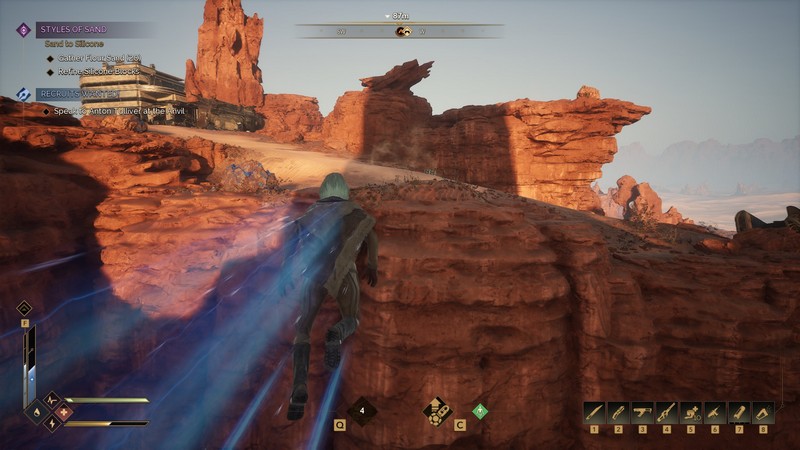Activate the ability icon above Q
800x450 pixels.
(x=361, y=411)
